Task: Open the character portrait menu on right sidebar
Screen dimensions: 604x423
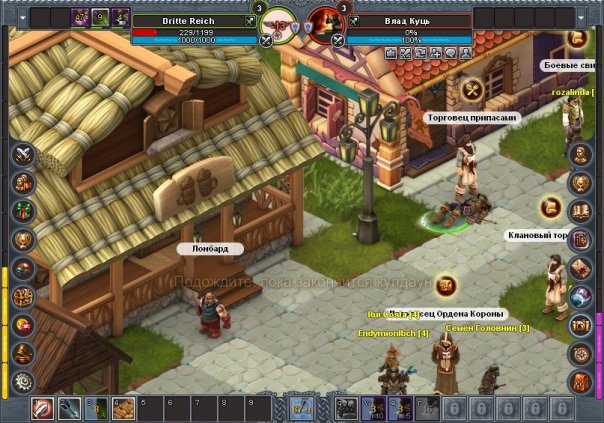Action: (x=580, y=155)
